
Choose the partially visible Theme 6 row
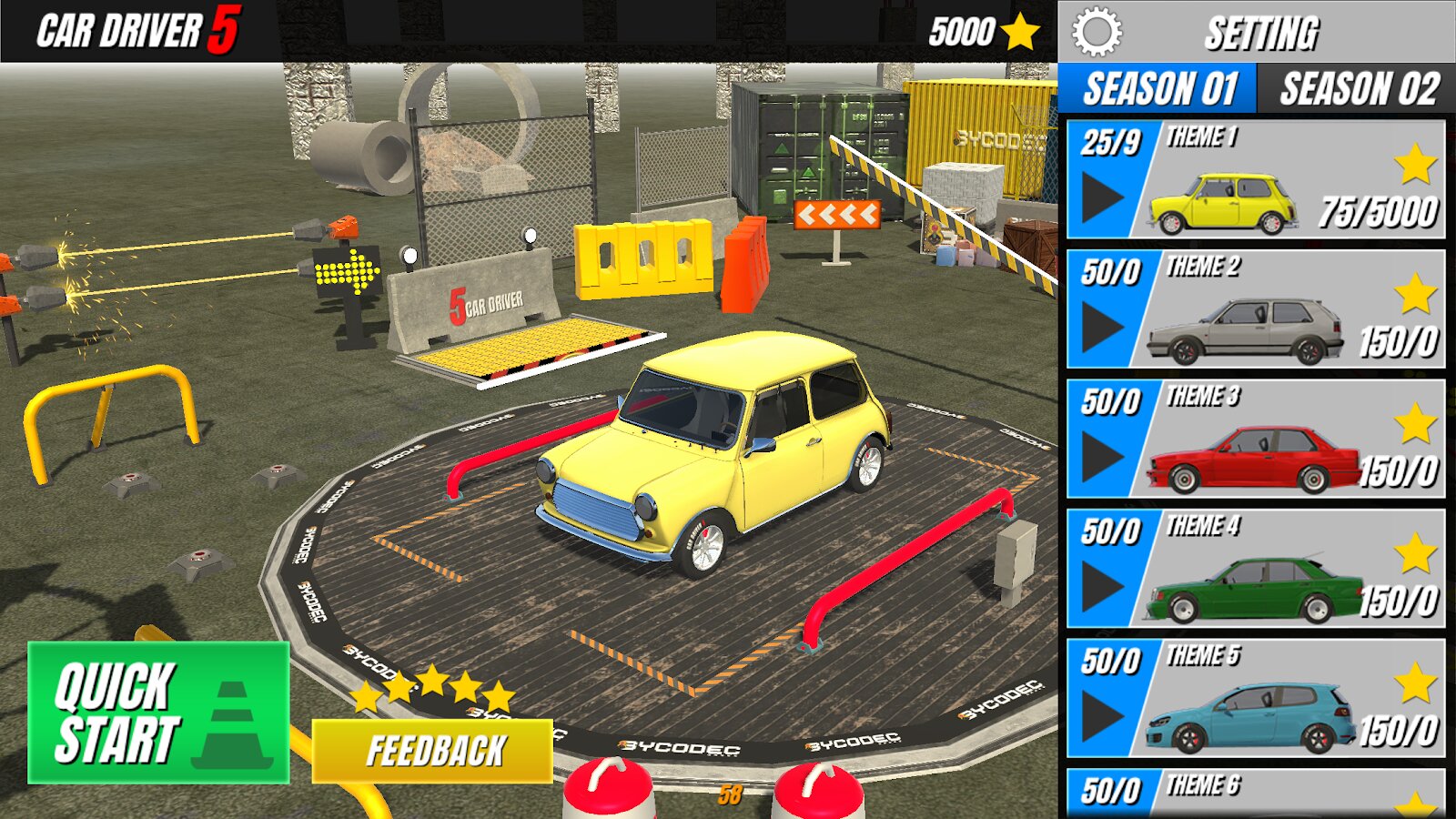coord(1256,790)
